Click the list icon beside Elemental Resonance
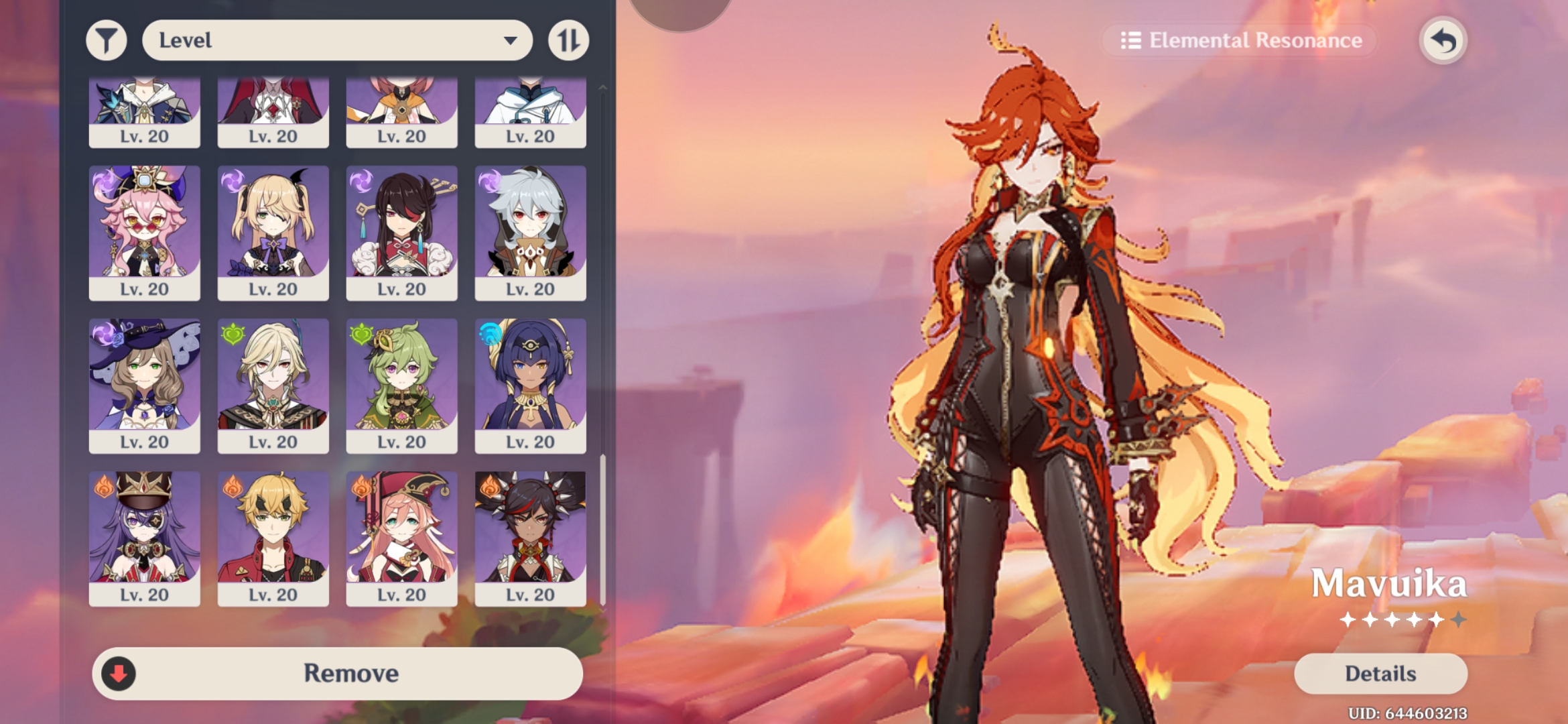 pyautogui.click(x=1131, y=41)
